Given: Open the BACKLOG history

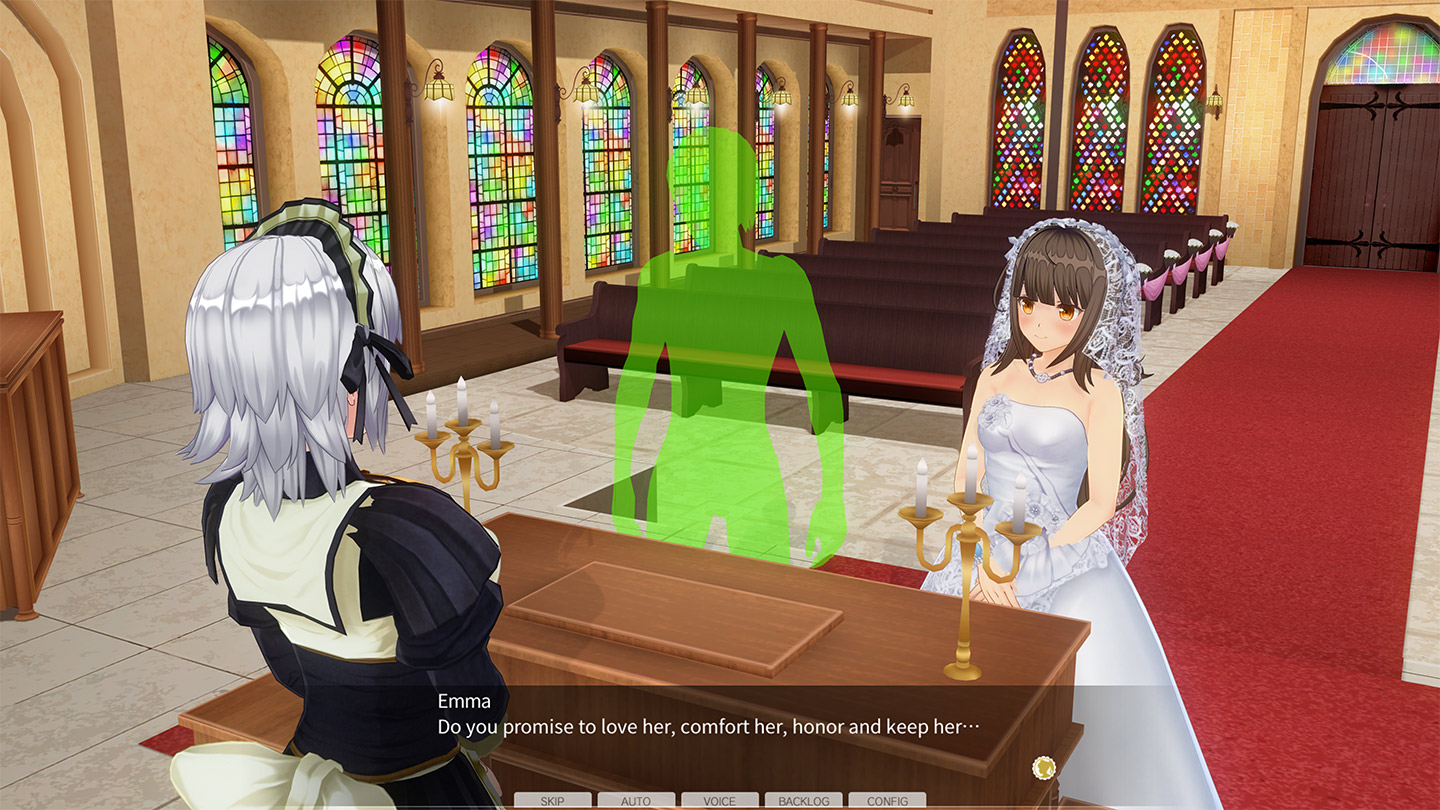Looking at the screenshot, I should click(803, 801).
